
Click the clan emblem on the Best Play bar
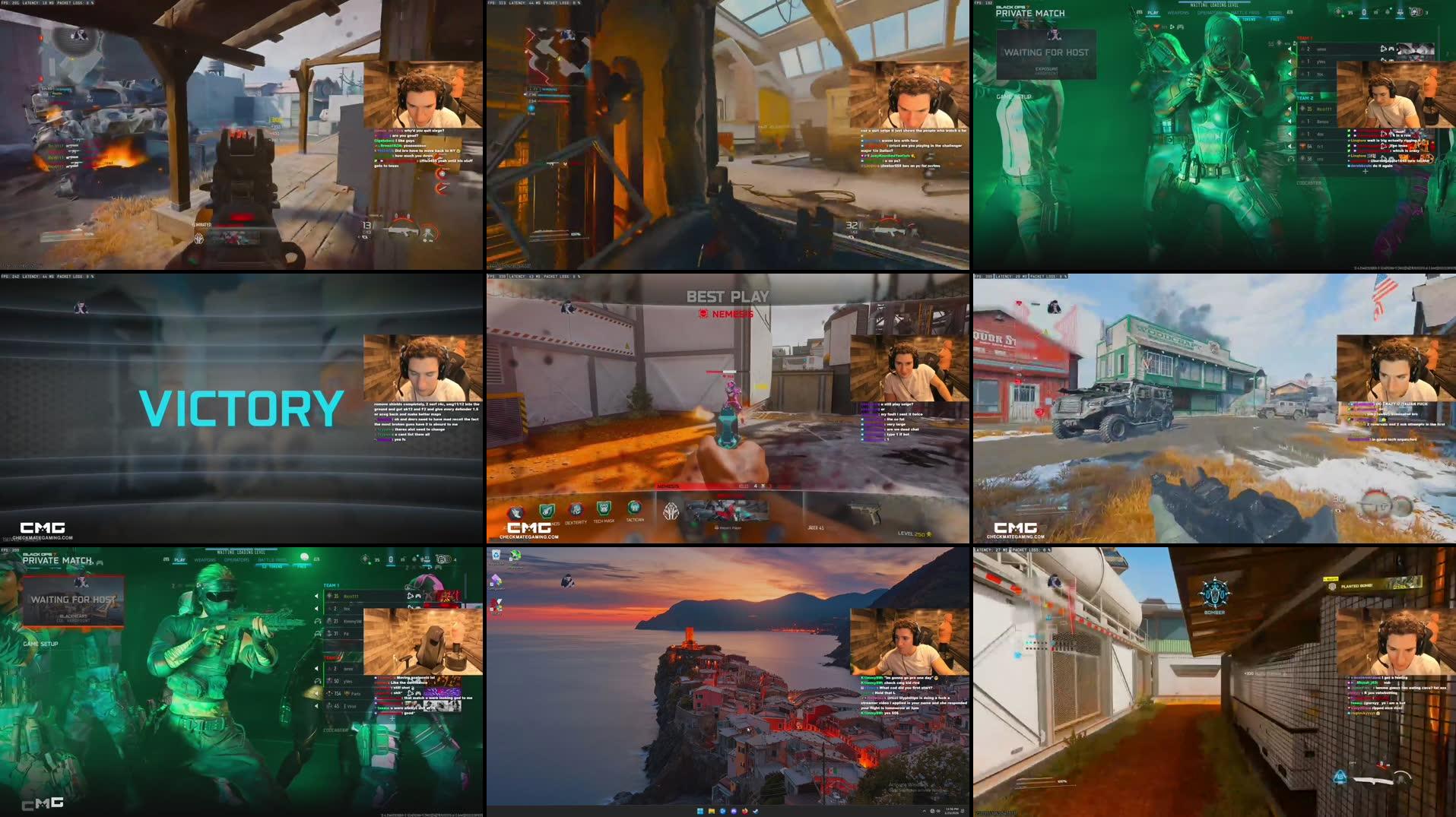coord(672,511)
